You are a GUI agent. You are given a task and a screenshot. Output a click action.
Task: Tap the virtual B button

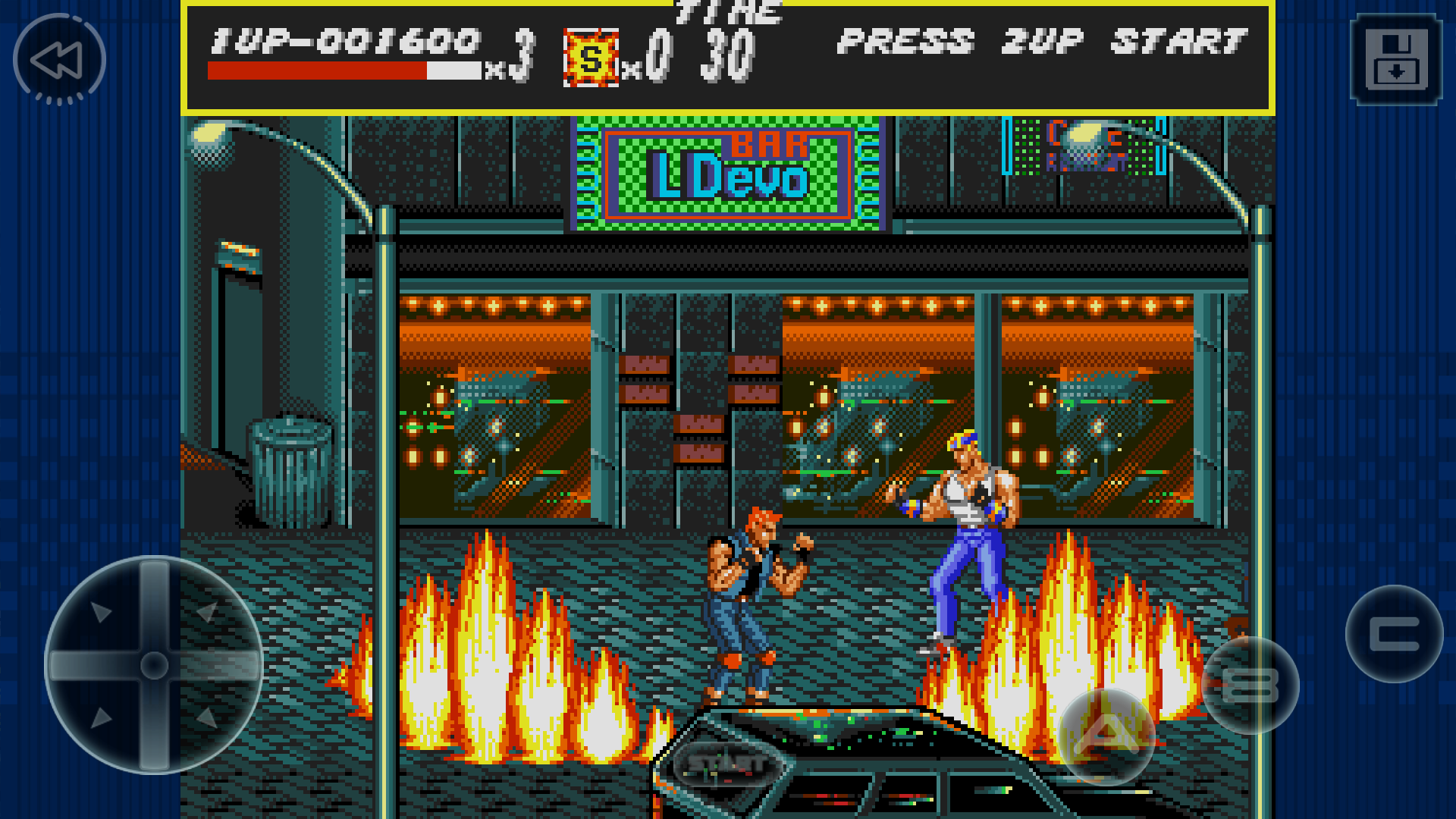click(1250, 686)
